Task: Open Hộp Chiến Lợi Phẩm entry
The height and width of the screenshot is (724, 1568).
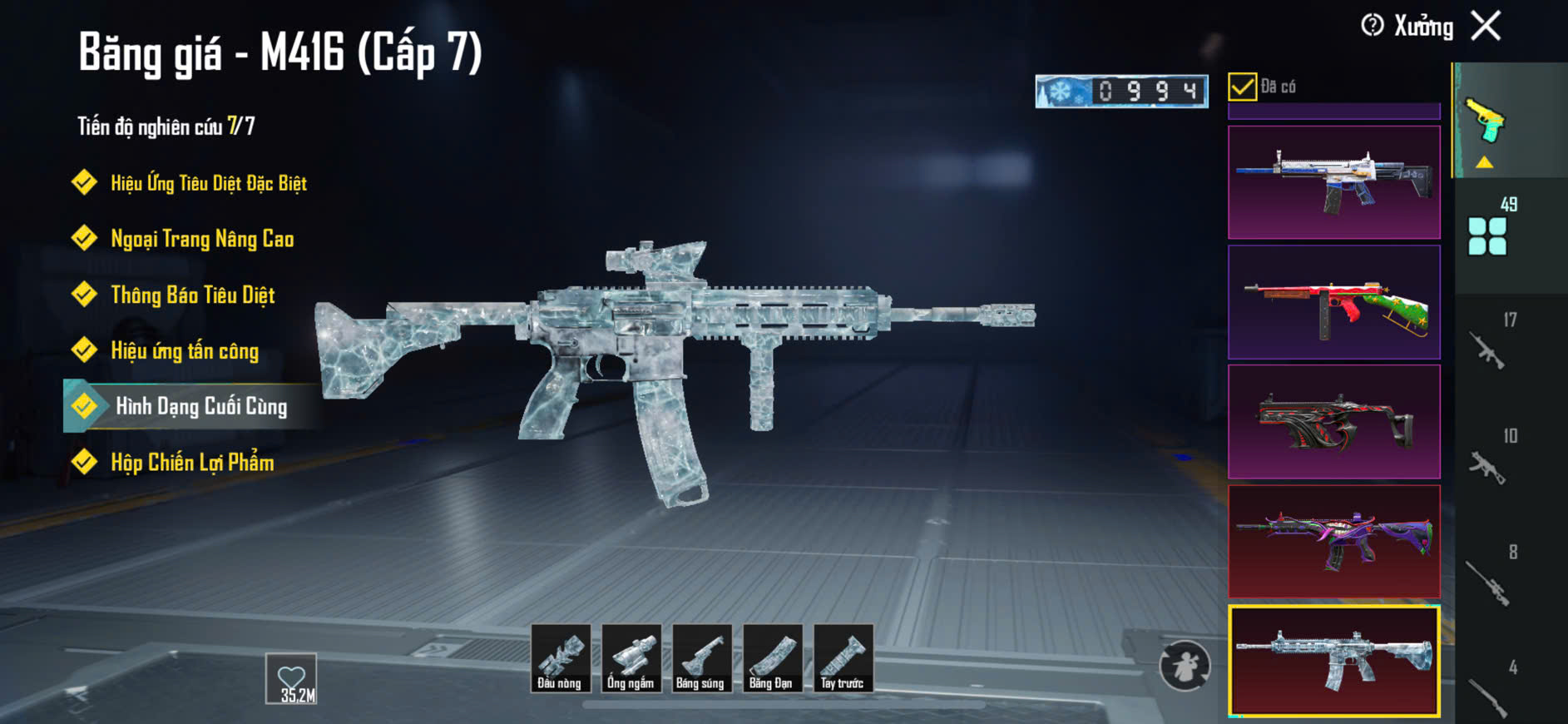Action: click(x=192, y=463)
